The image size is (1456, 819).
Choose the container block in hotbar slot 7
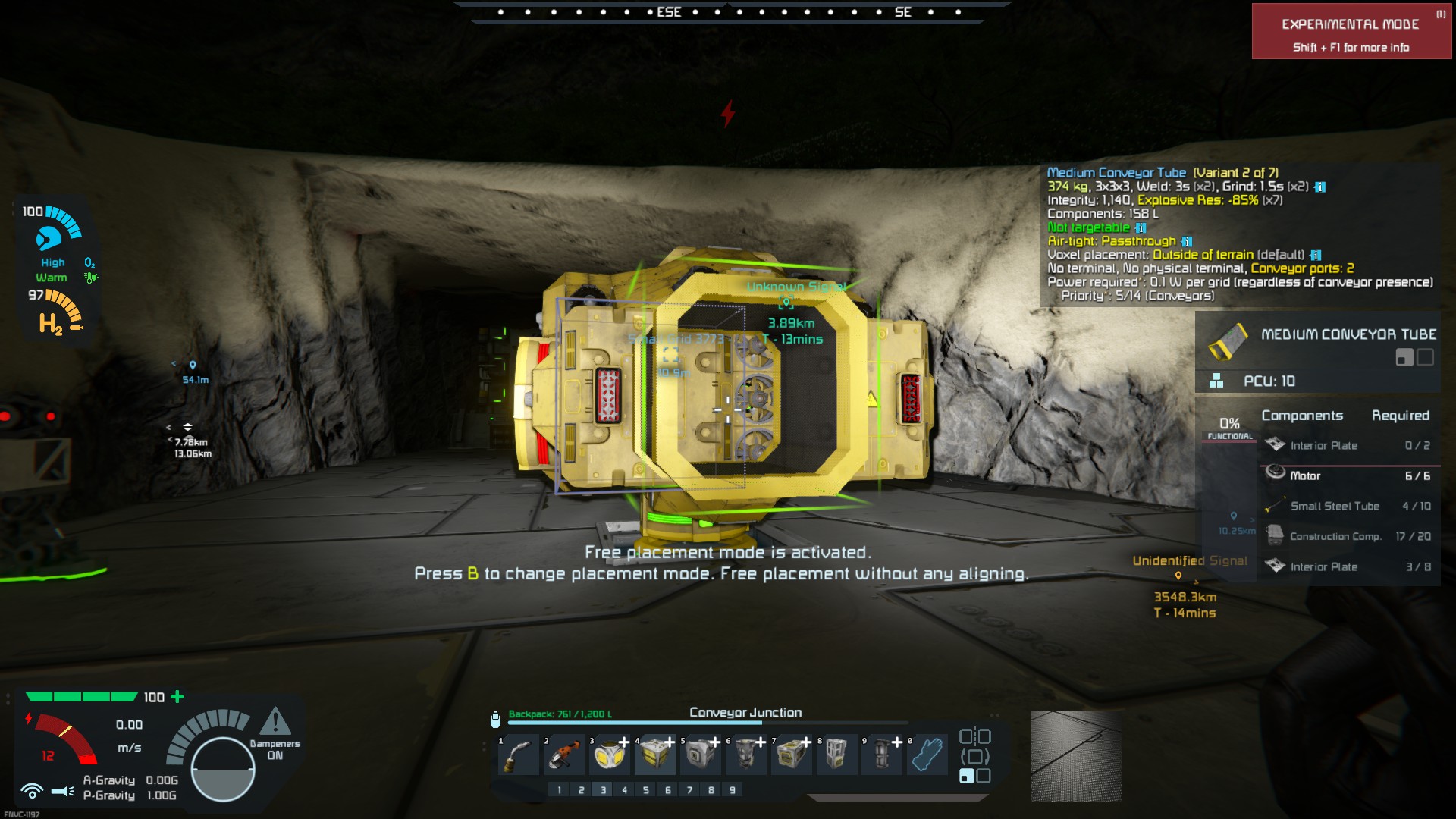point(792,755)
